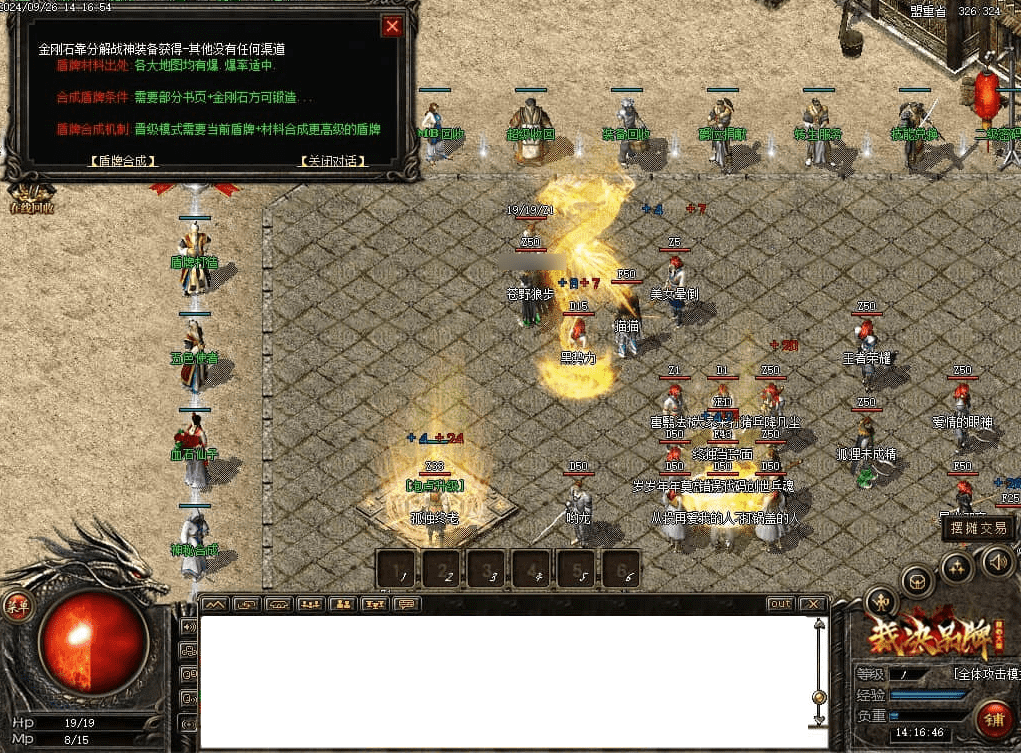
Task: Select the mountain icon chat toolbar button
Action: pos(215,604)
